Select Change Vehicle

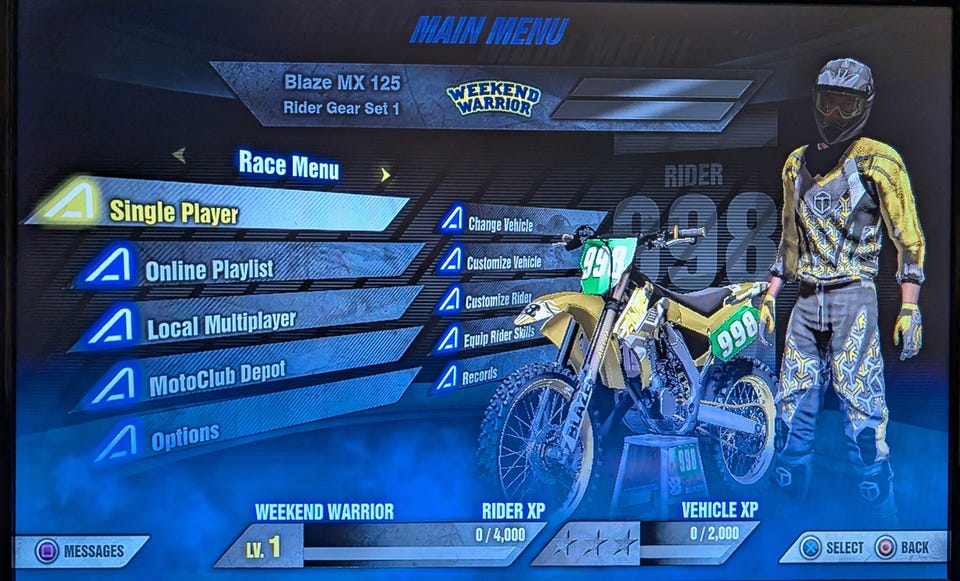click(x=501, y=225)
